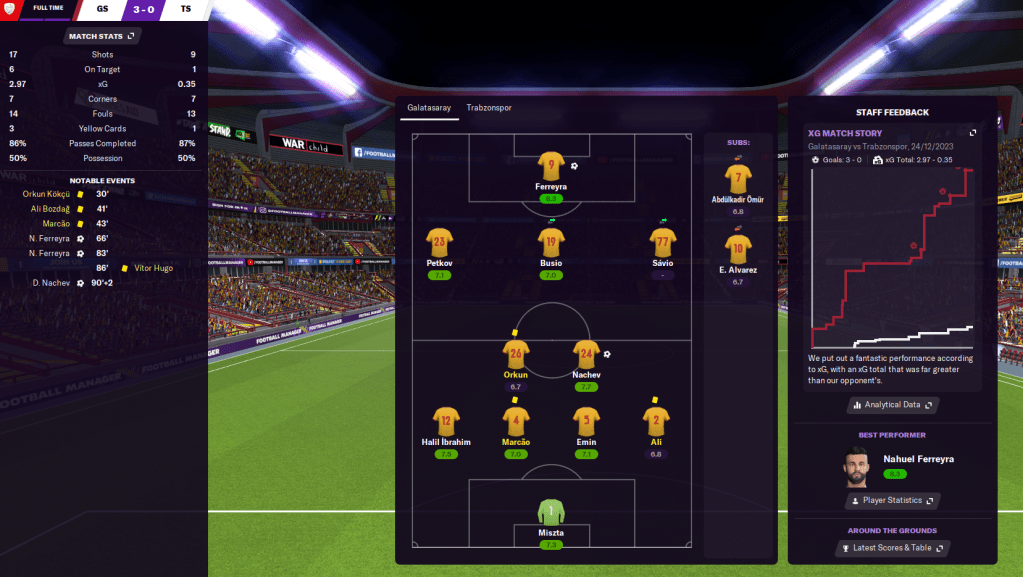Choose substitute Abdülkadir Ömür
1023x577 pixels.
pyautogui.click(x=738, y=179)
